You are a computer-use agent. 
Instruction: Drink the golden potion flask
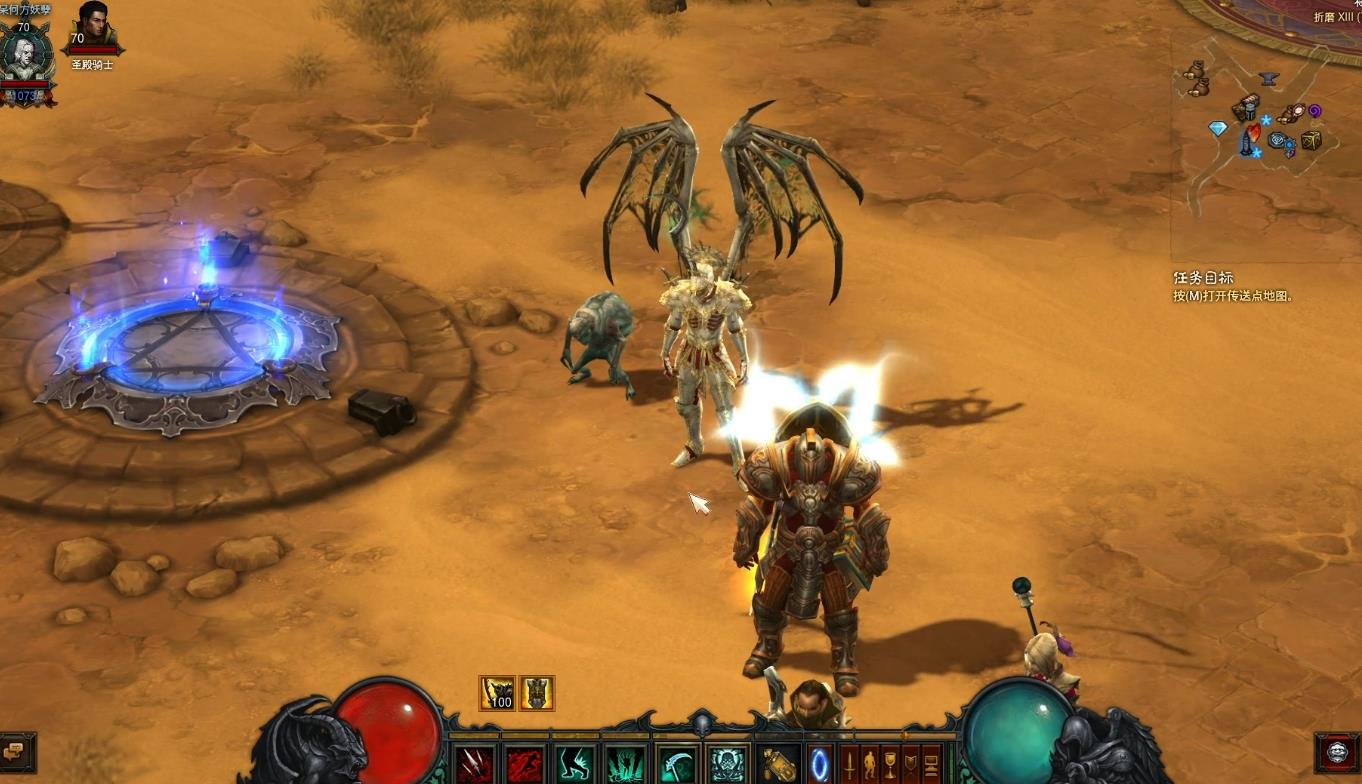tap(779, 765)
